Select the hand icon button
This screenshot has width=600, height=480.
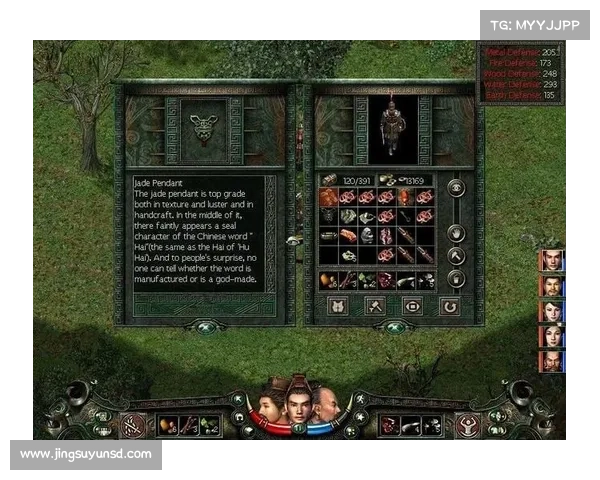pyautogui.click(x=456, y=233)
